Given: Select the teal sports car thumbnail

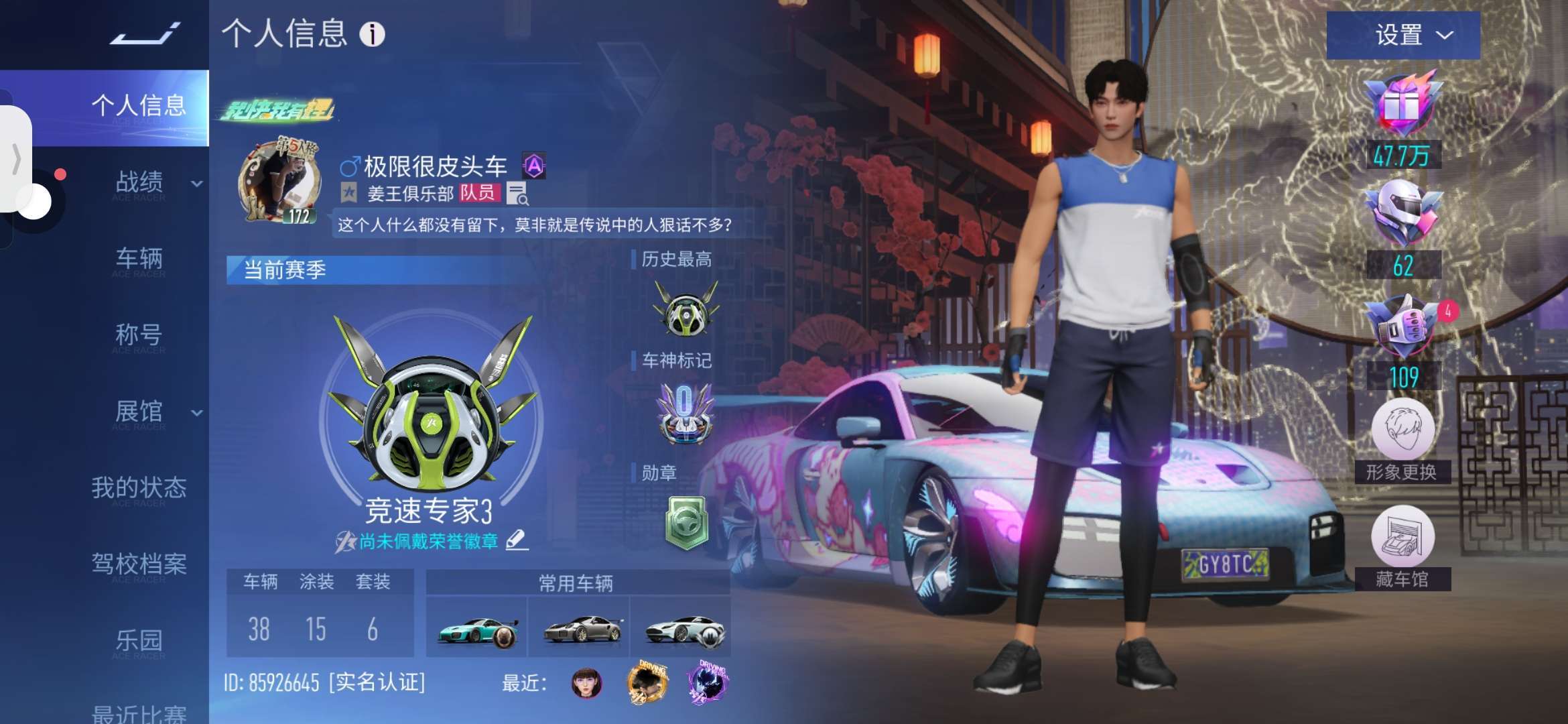Looking at the screenshot, I should [x=477, y=629].
